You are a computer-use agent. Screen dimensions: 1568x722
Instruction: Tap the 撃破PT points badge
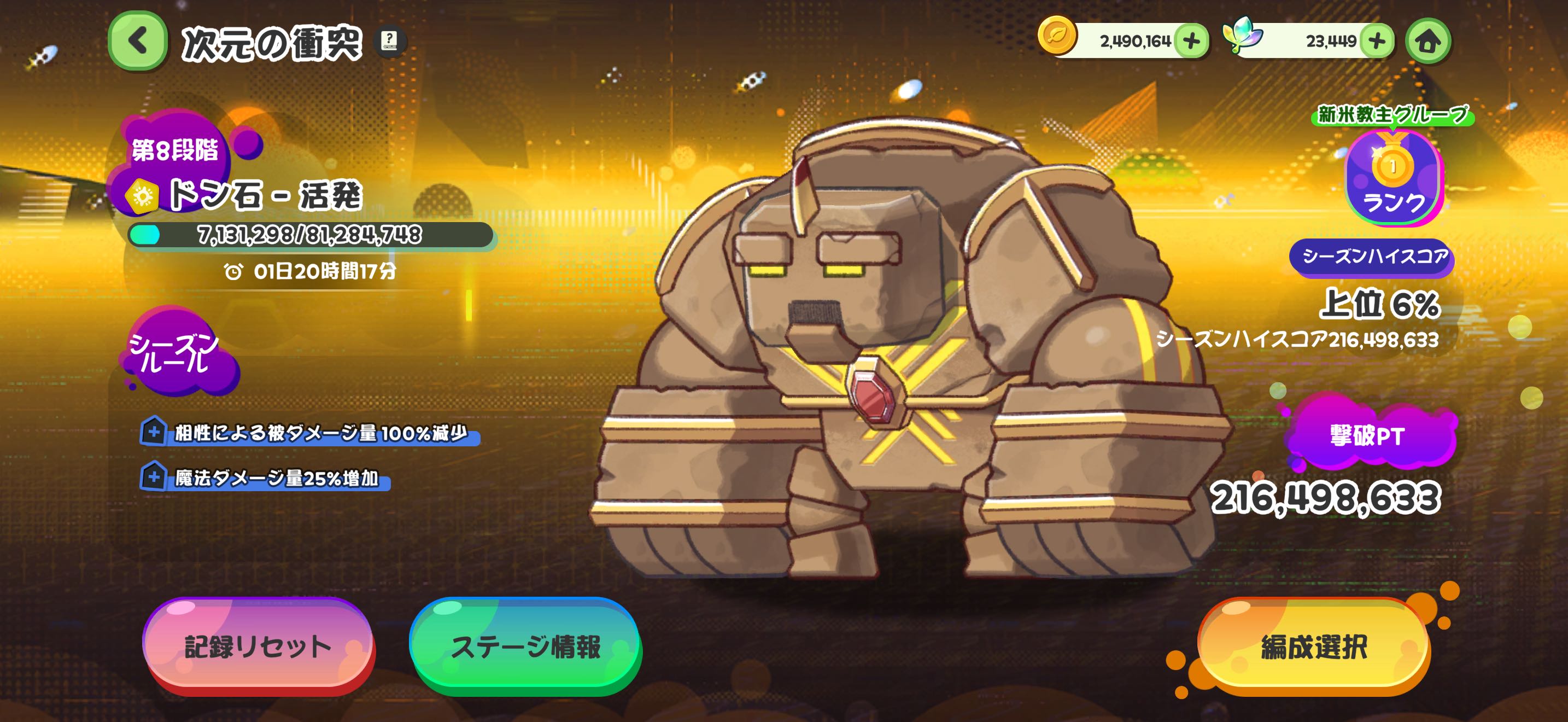point(1368,435)
